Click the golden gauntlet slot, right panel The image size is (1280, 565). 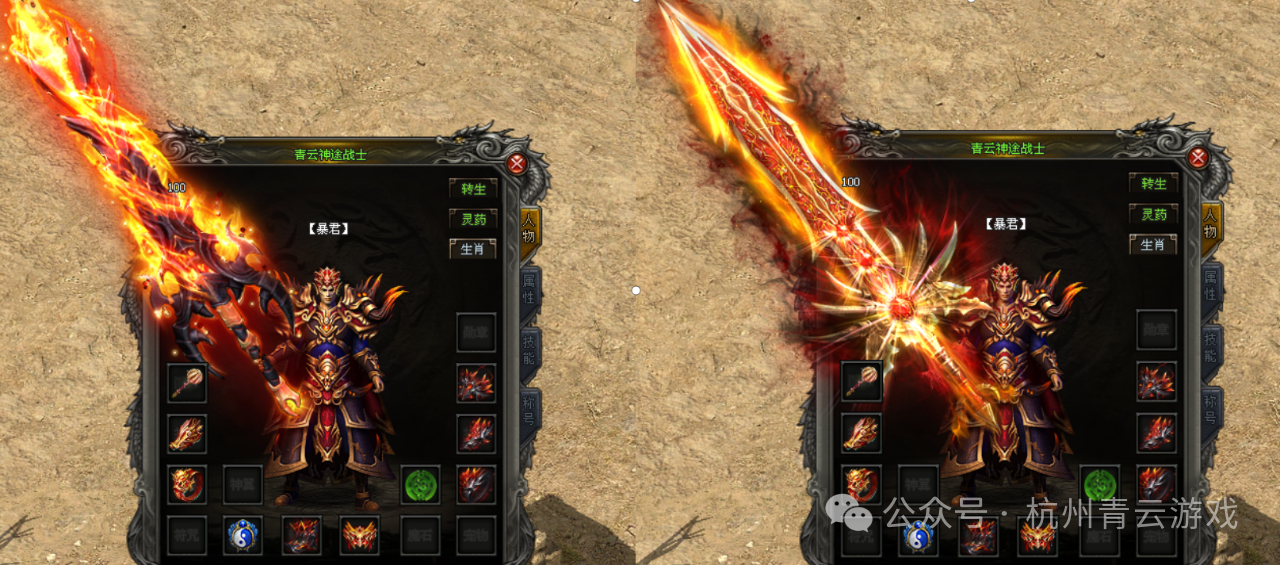coord(861,432)
